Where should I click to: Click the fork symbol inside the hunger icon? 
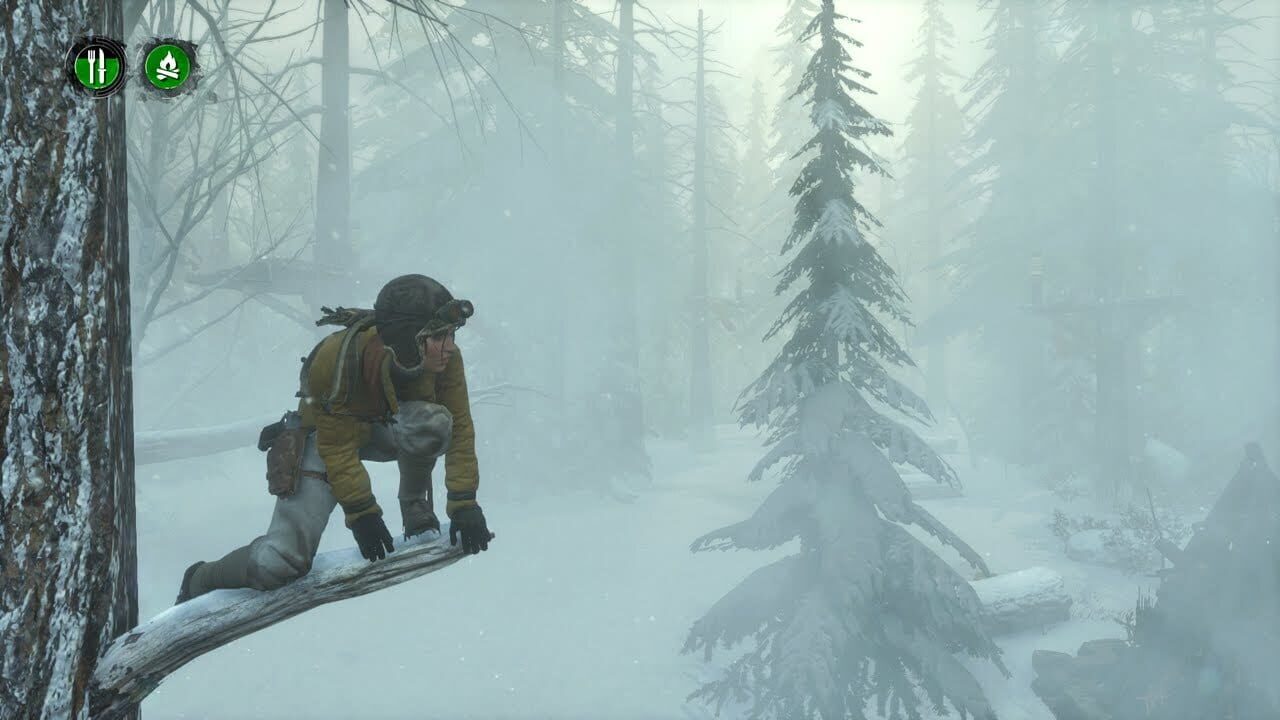point(92,65)
